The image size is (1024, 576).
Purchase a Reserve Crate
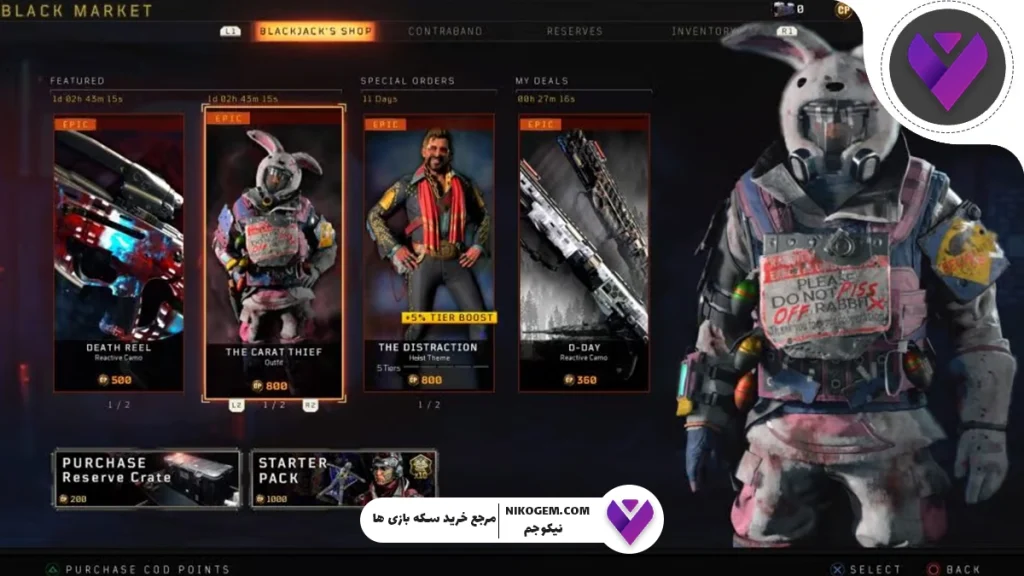coord(147,478)
